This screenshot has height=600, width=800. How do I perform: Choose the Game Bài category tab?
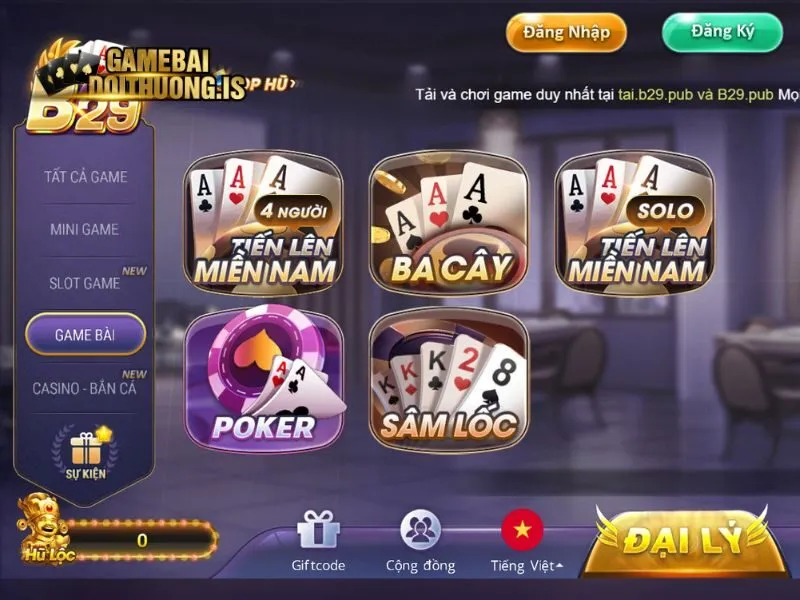point(85,335)
